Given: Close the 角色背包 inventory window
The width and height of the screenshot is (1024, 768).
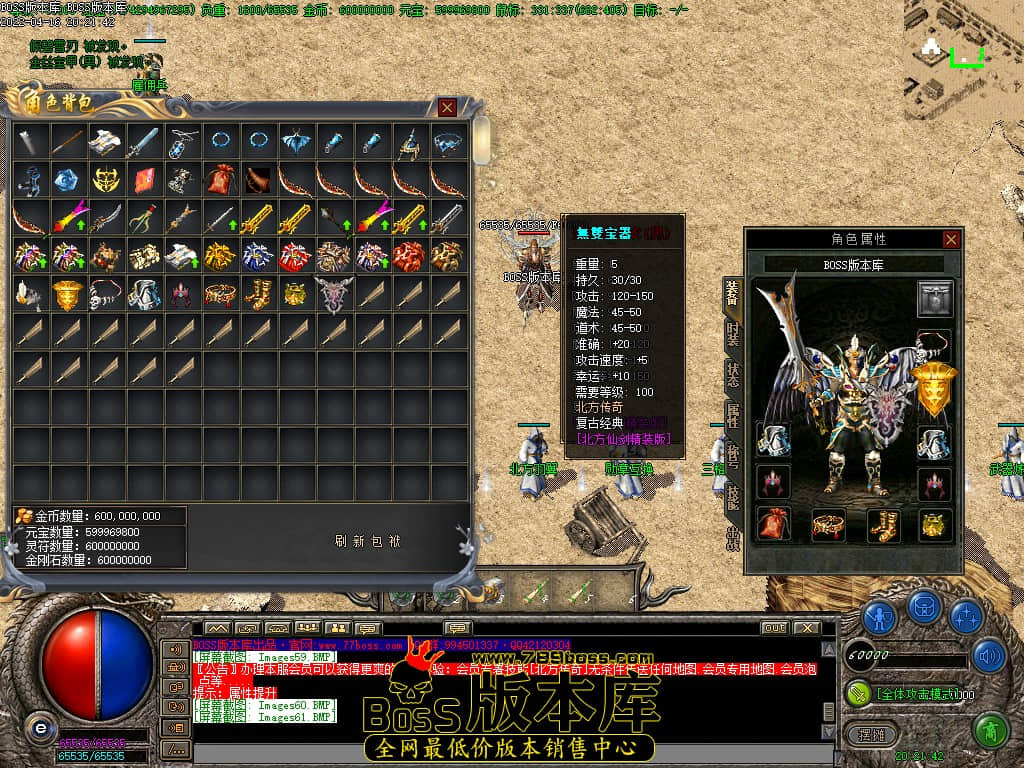Looking at the screenshot, I should (x=447, y=107).
